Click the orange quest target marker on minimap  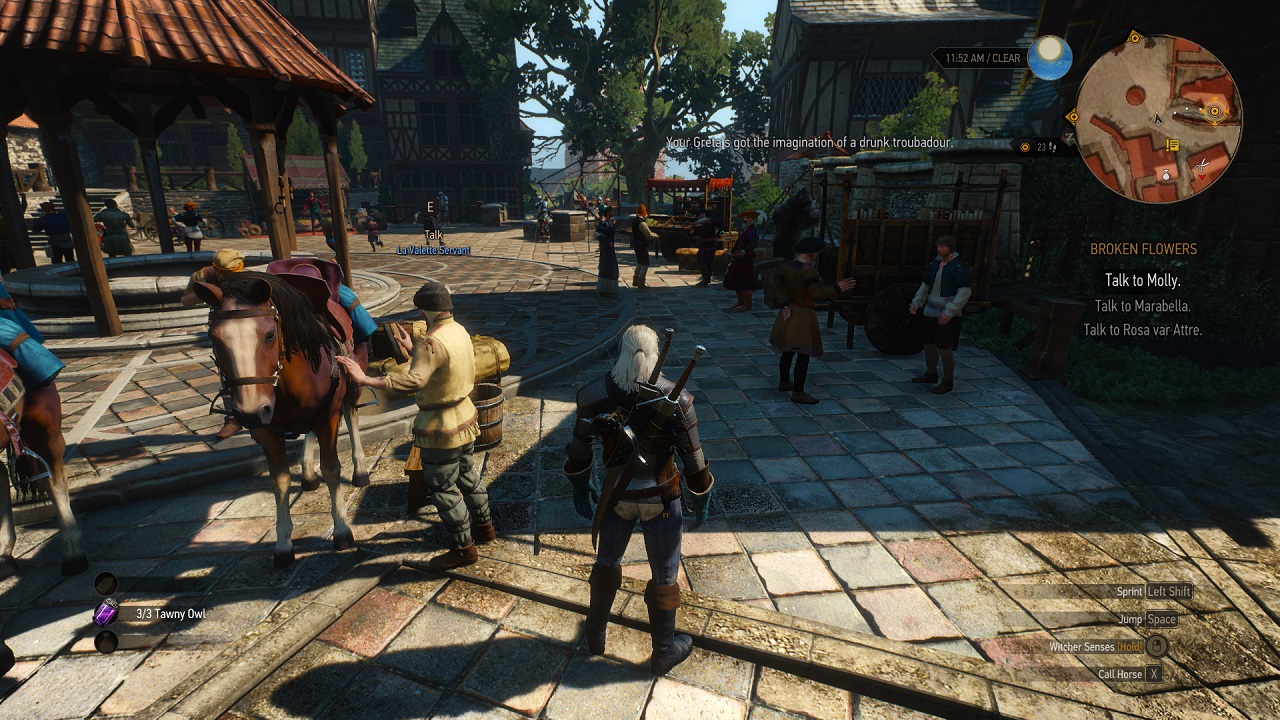(1214, 111)
